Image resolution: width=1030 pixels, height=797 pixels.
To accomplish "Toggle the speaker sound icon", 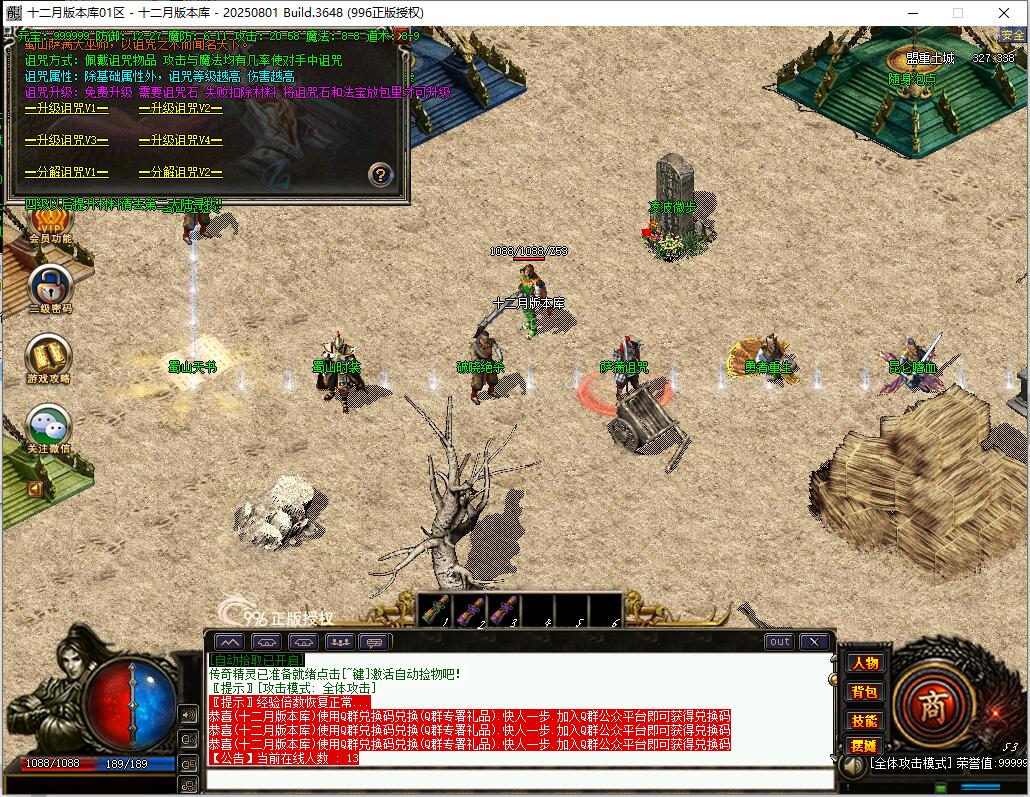I will point(187,714).
